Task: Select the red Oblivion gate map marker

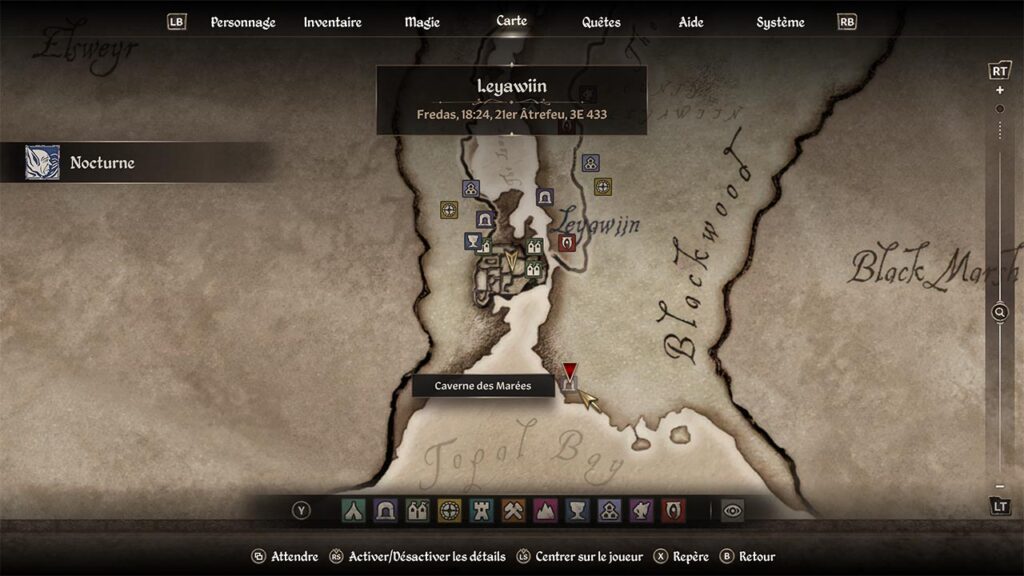Action: [567, 243]
